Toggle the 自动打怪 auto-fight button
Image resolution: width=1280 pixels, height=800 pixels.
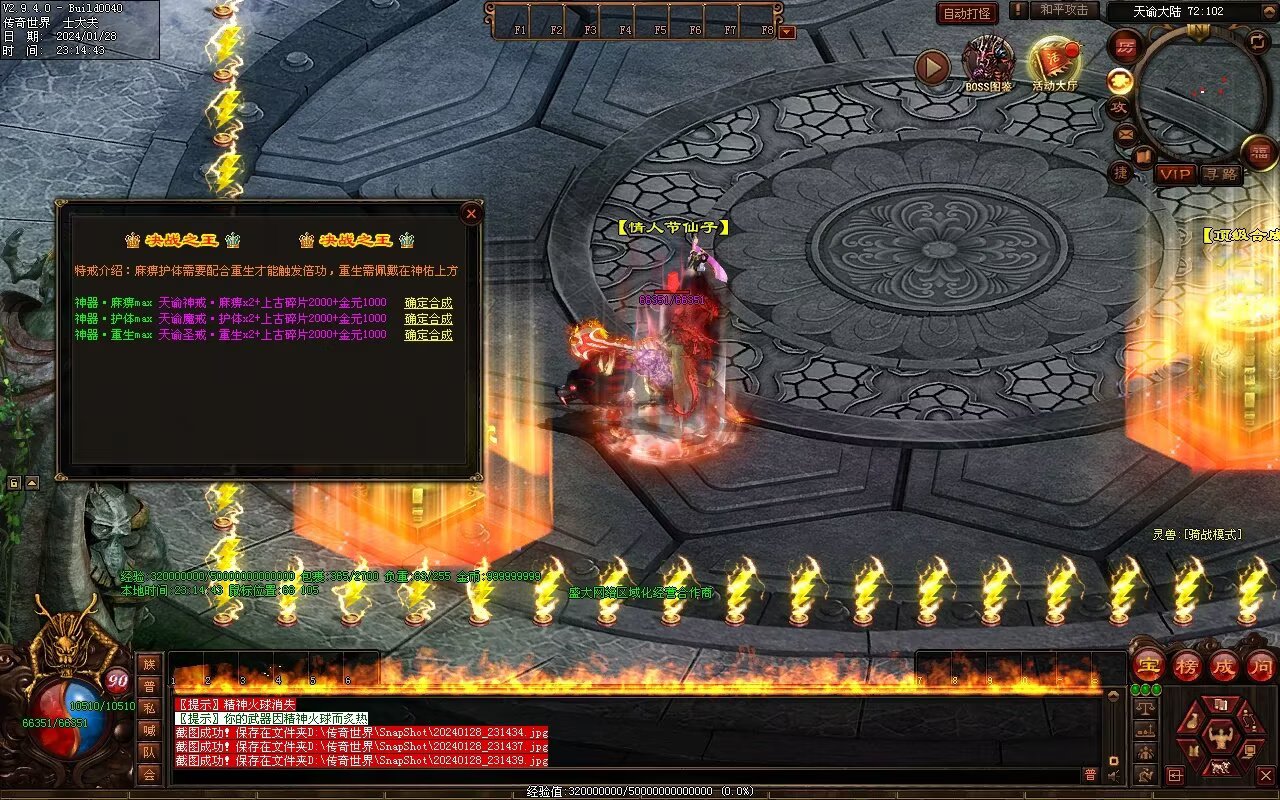pyautogui.click(x=968, y=13)
